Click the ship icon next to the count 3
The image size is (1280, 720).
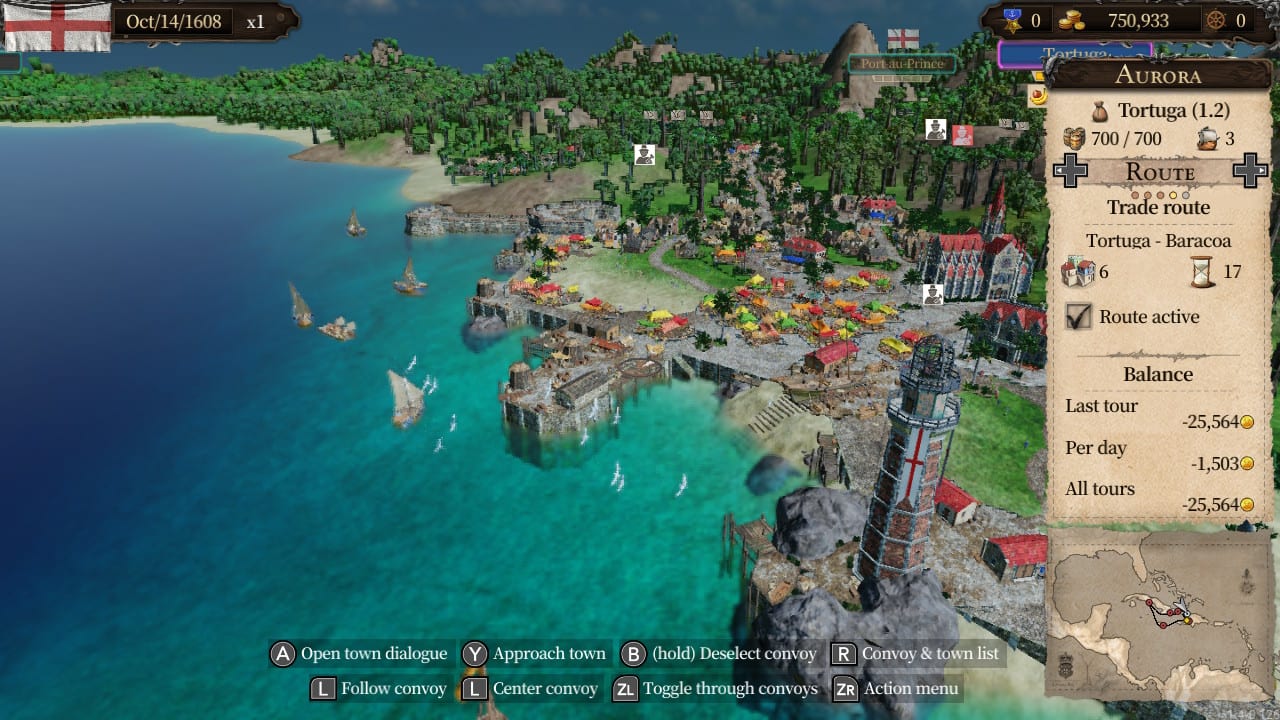[1208, 138]
